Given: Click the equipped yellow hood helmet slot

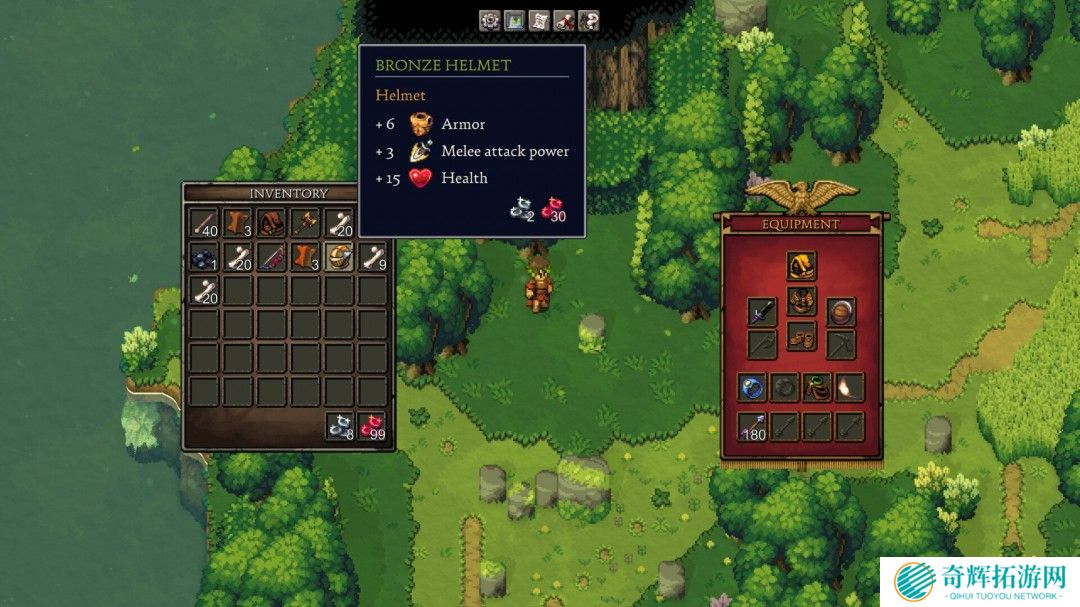Looking at the screenshot, I should pyautogui.click(x=801, y=266).
